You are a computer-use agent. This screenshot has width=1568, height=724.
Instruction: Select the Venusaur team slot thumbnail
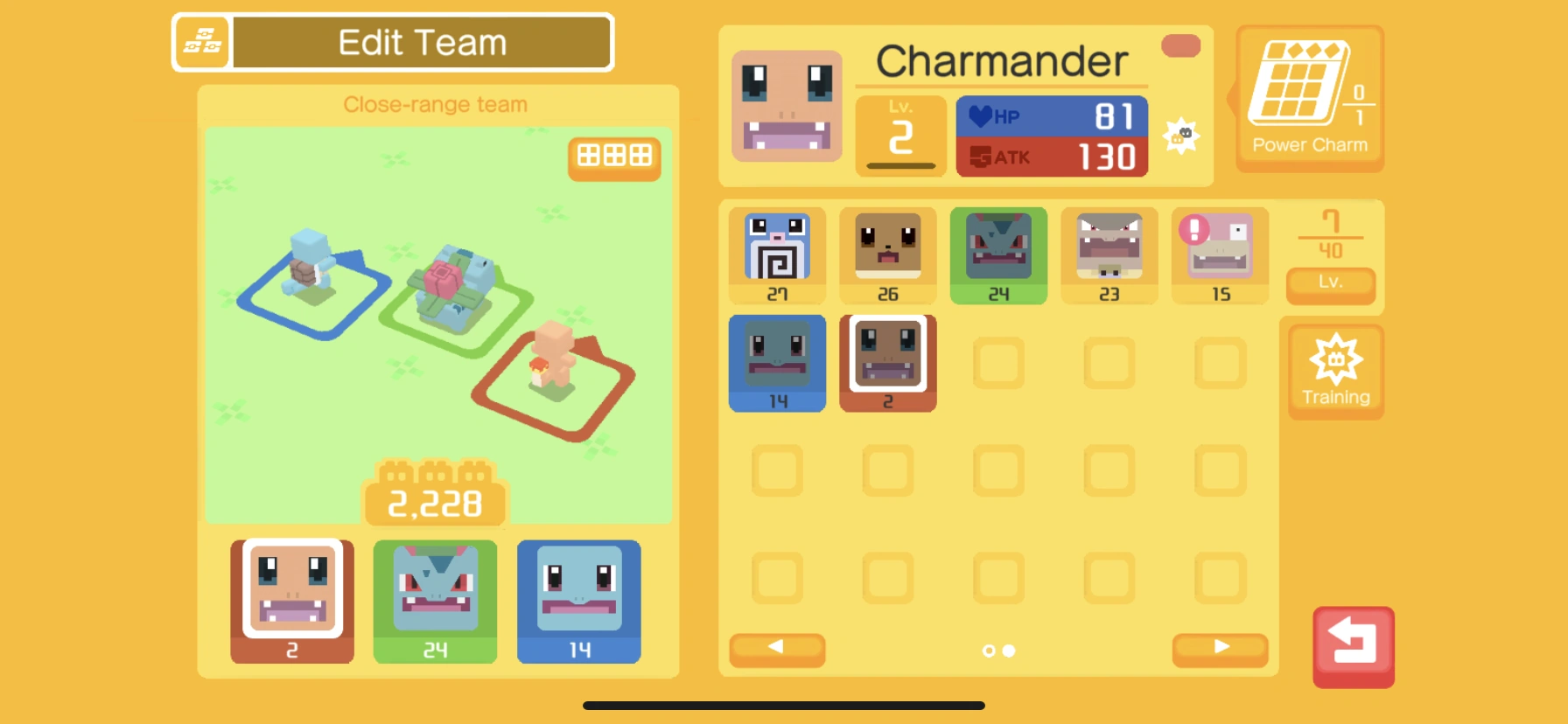pos(435,600)
